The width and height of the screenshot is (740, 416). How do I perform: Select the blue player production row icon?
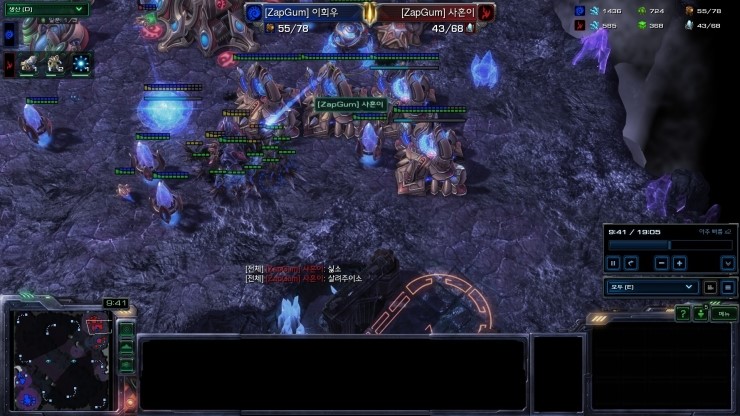tap(10, 36)
